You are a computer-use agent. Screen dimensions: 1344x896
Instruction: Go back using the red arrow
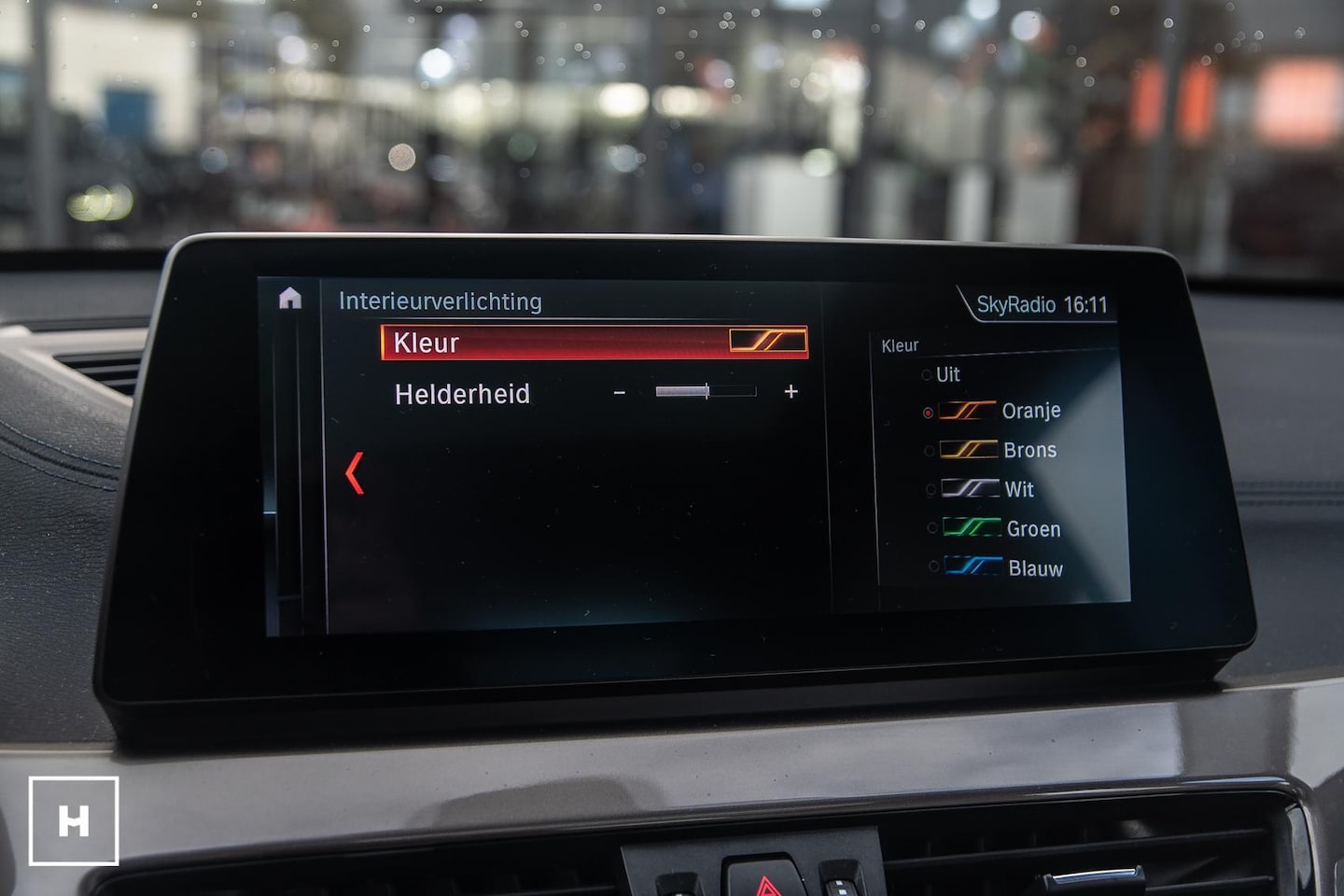pyautogui.click(x=355, y=473)
